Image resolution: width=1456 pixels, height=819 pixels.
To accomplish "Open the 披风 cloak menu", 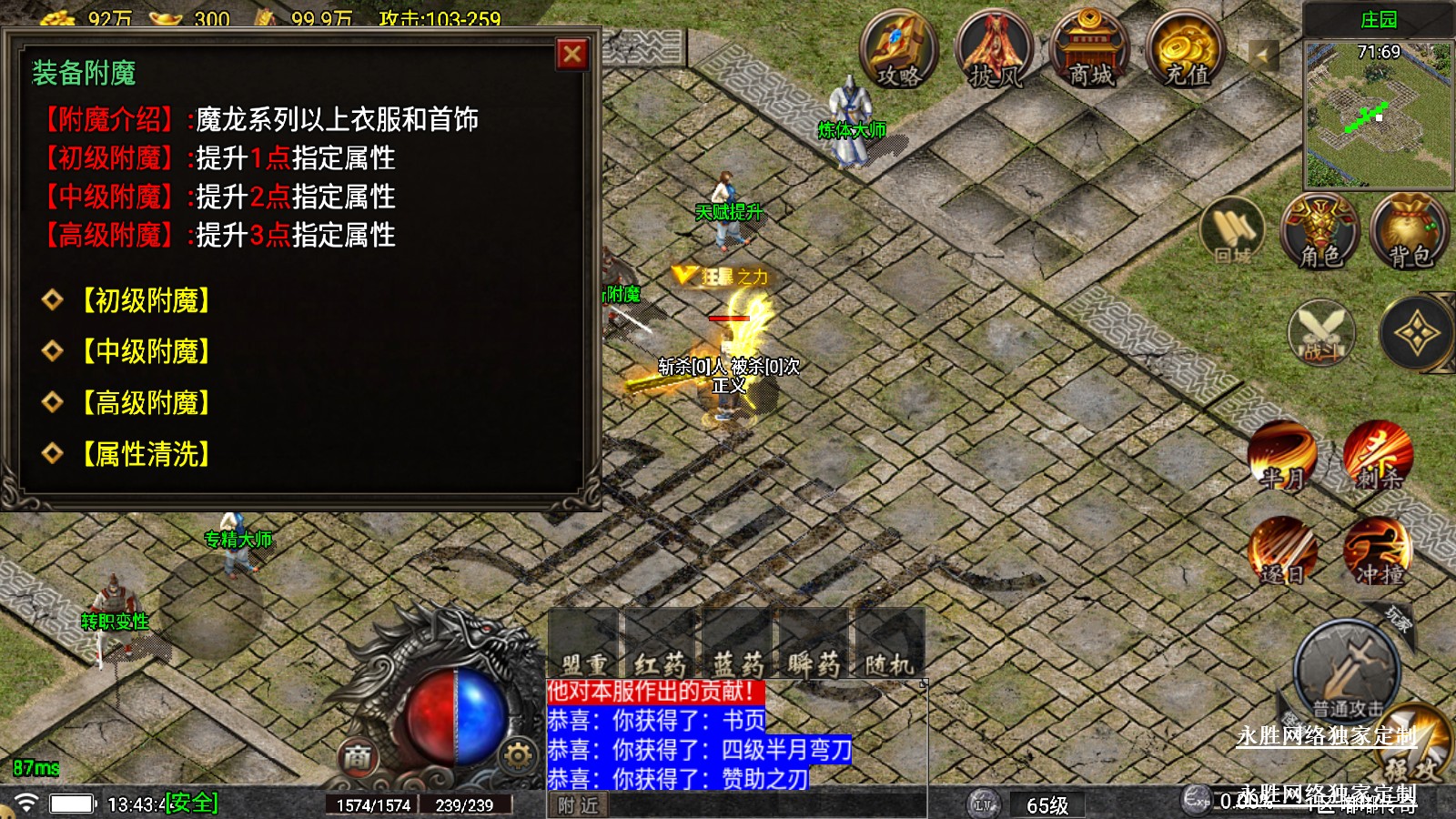I will tap(995, 50).
